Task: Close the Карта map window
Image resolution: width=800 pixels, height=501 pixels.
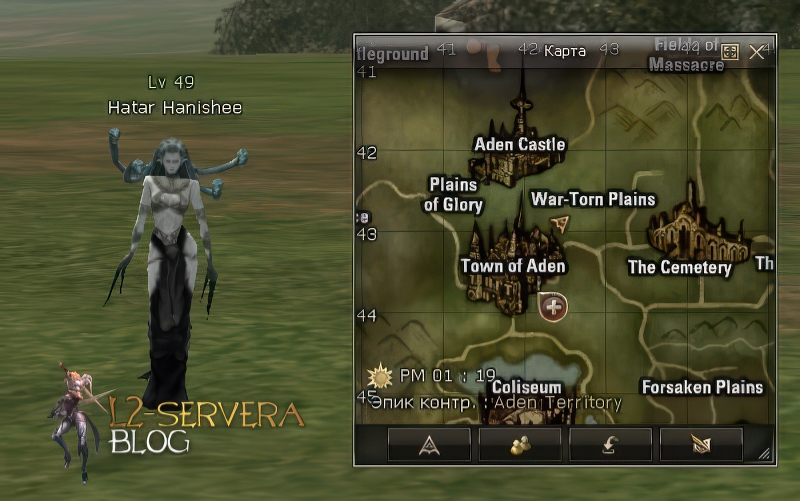Action: pyautogui.click(x=757, y=52)
